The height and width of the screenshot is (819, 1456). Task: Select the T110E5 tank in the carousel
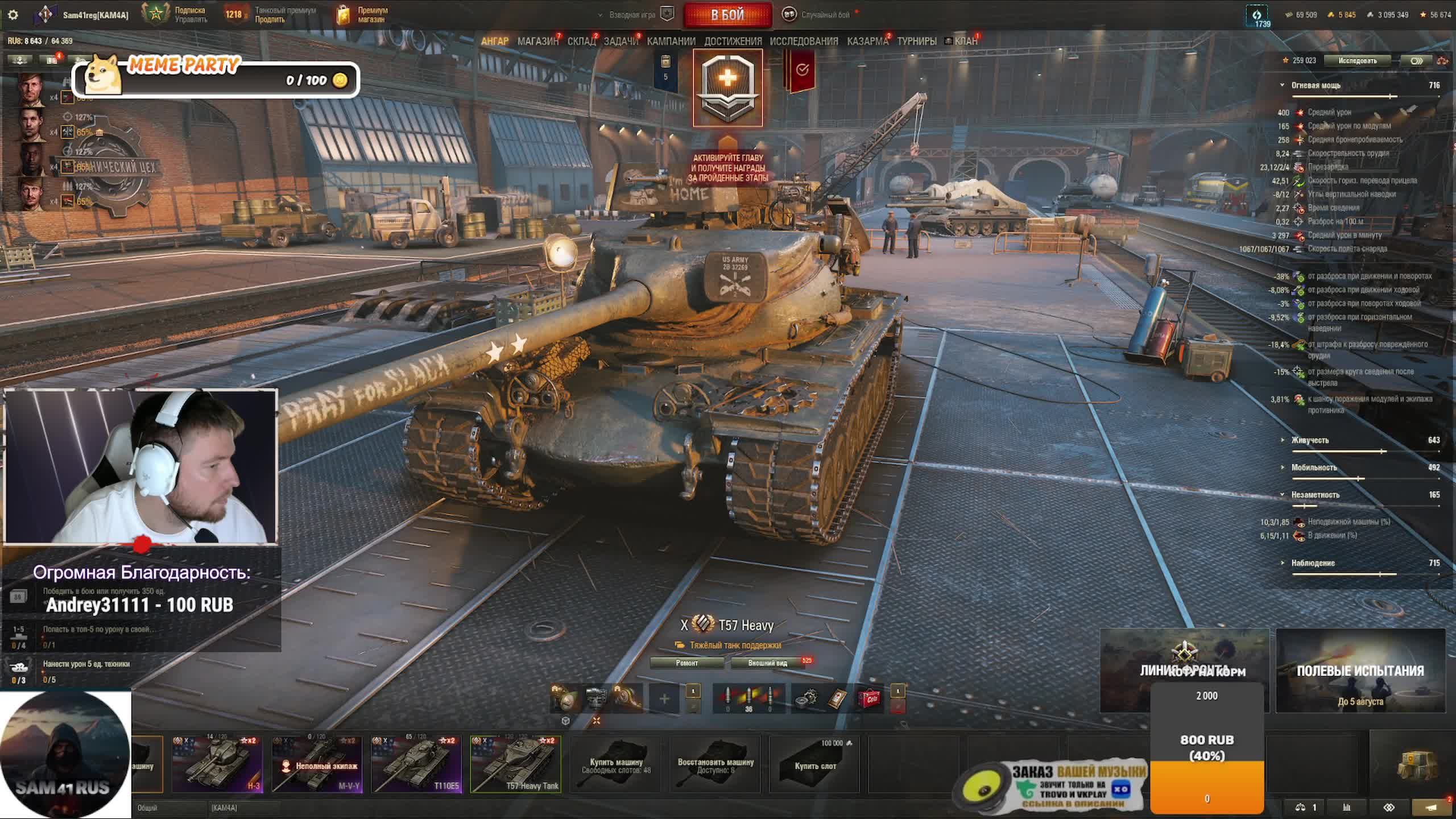point(416,764)
